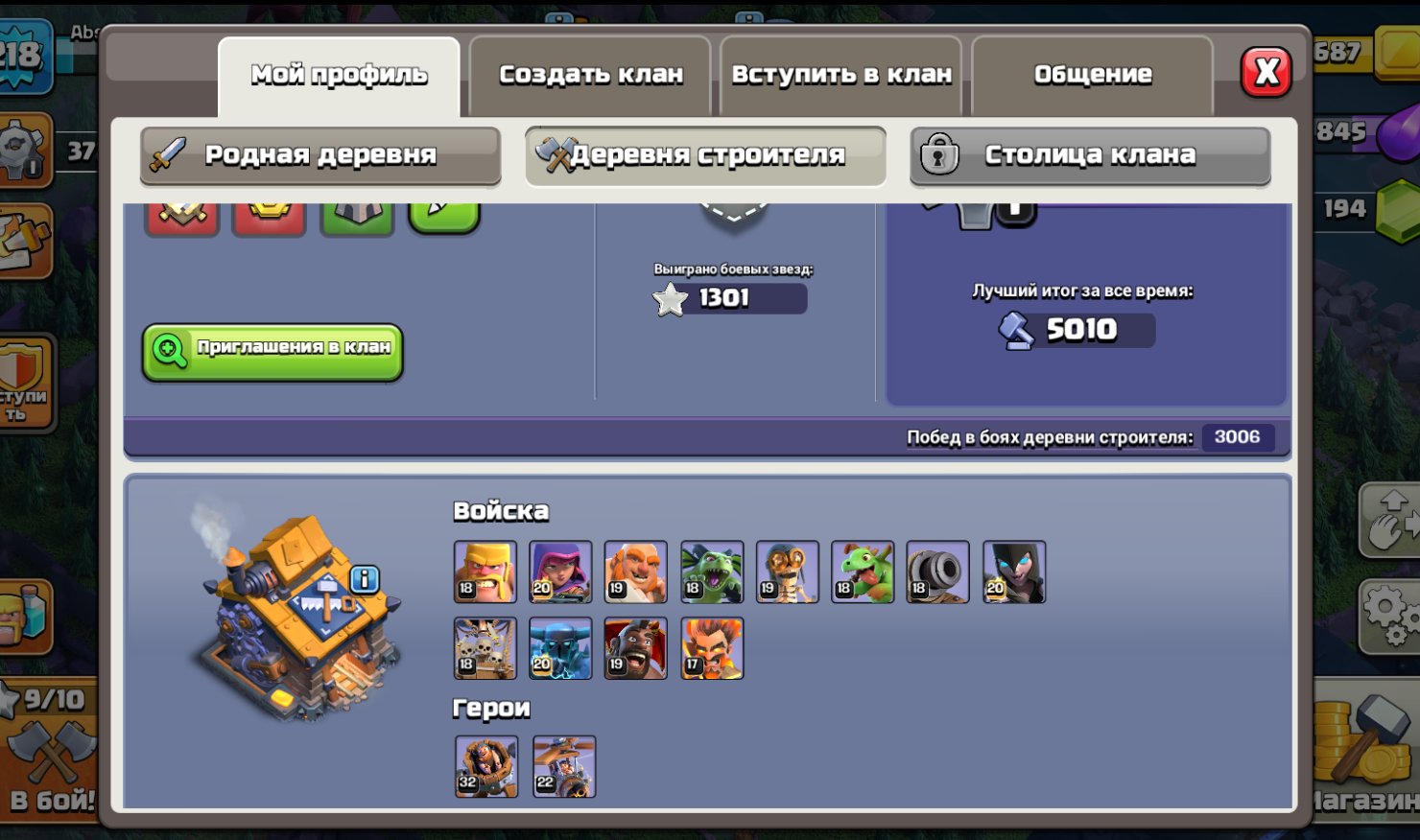Select the Cannon Cart troop icon

coord(937,572)
